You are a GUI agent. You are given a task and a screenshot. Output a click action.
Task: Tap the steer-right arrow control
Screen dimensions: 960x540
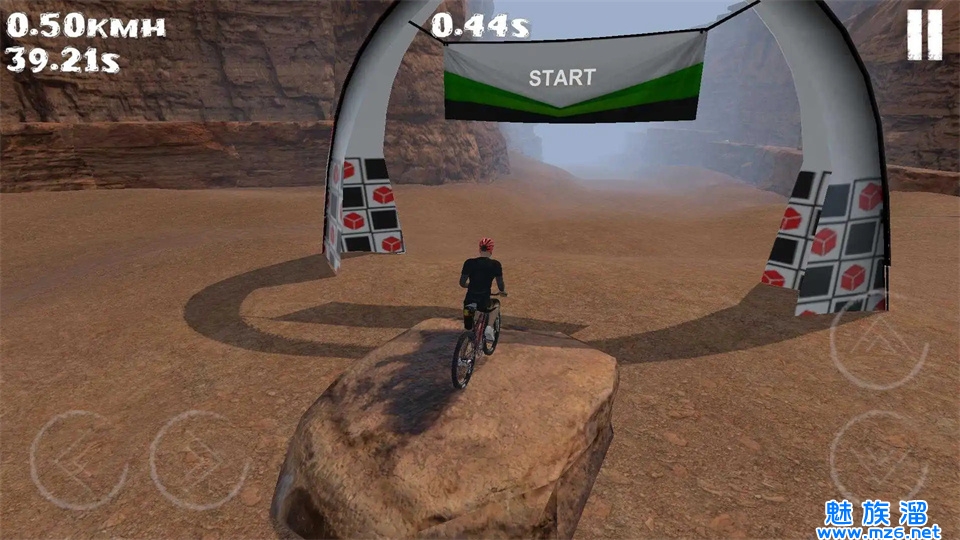pyautogui.click(x=199, y=459)
